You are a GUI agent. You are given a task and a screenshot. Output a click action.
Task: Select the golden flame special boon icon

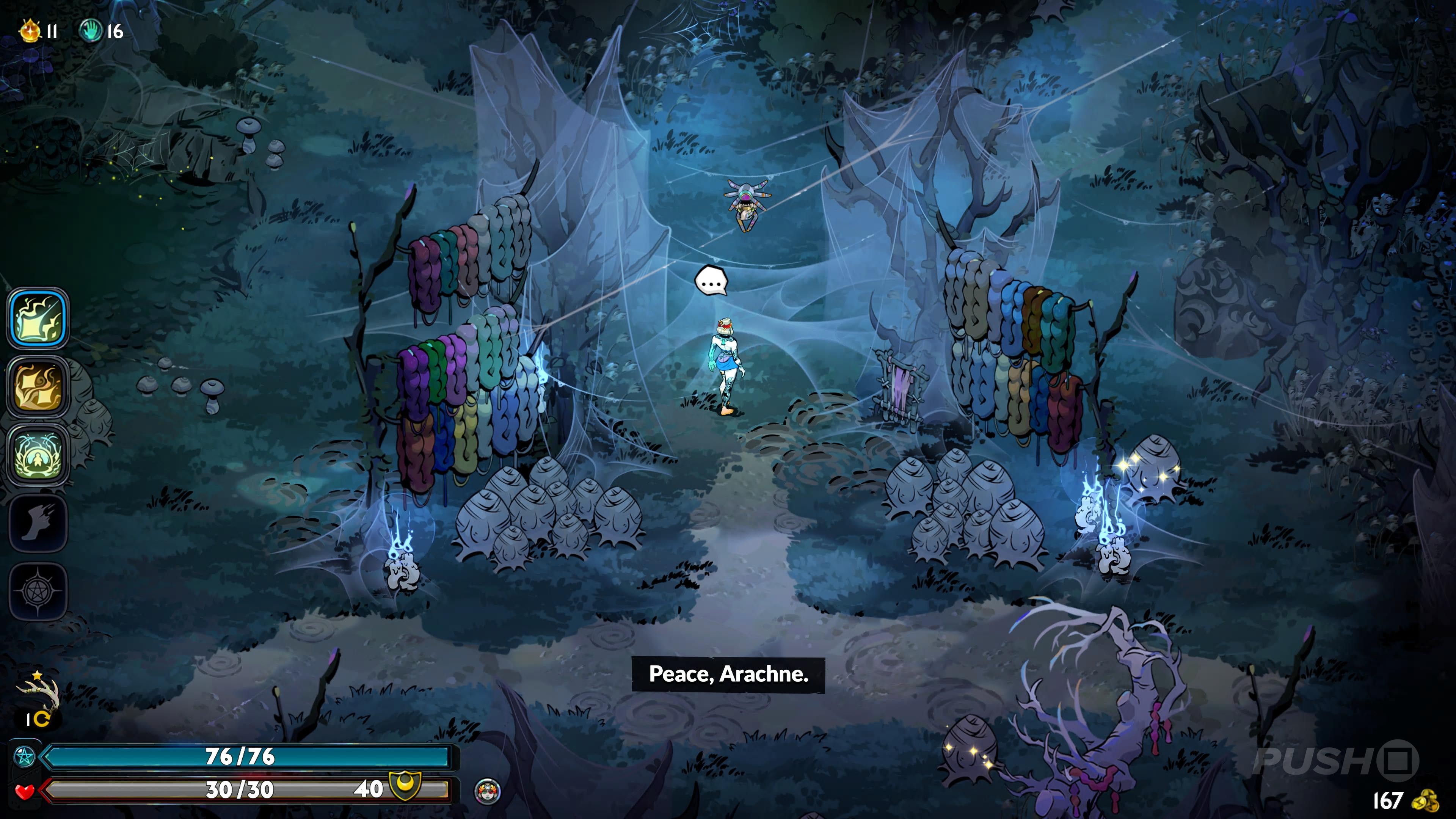pyautogui.click(x=38, y=387)
